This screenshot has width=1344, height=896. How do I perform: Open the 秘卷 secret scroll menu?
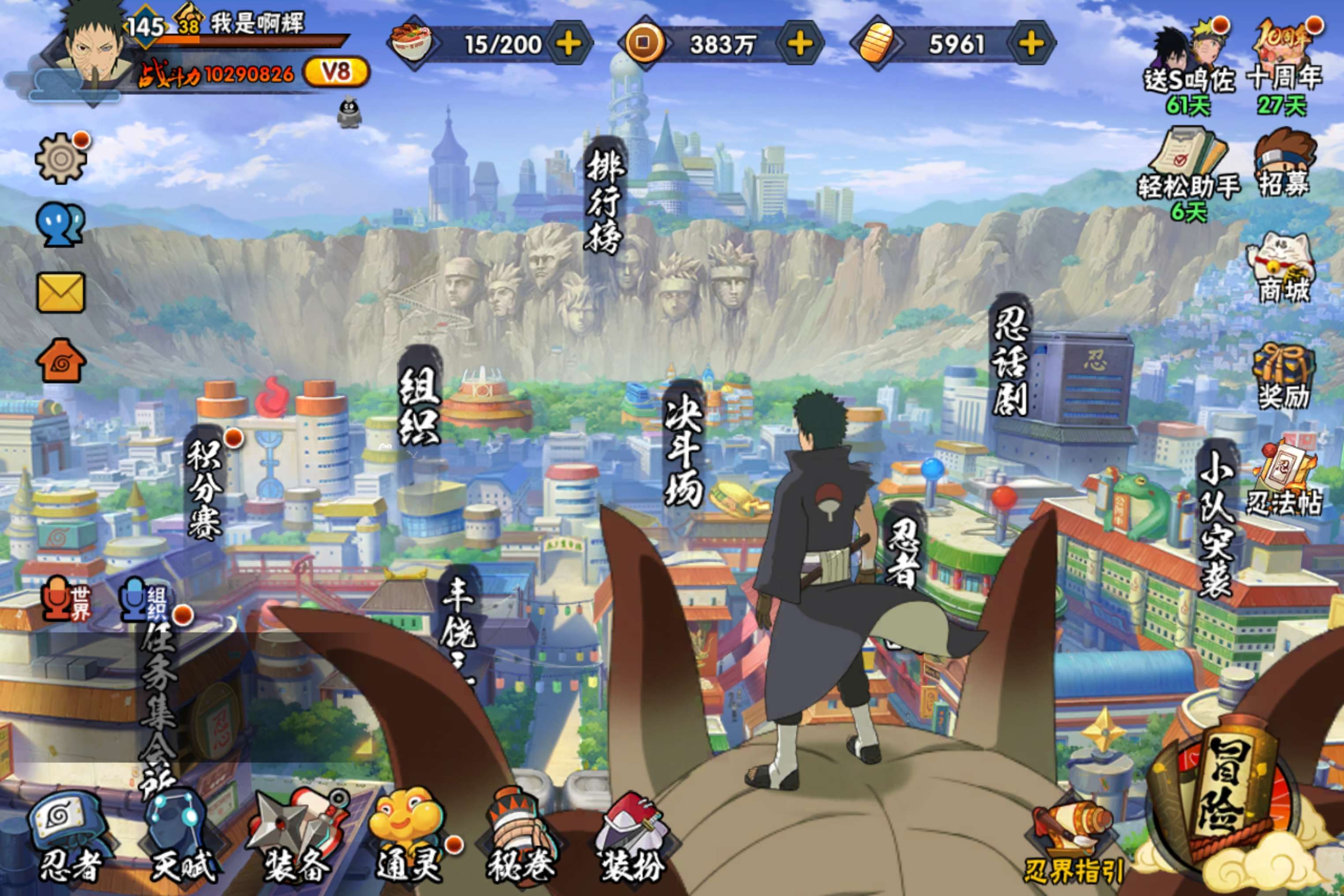click(x=520, y=837)
